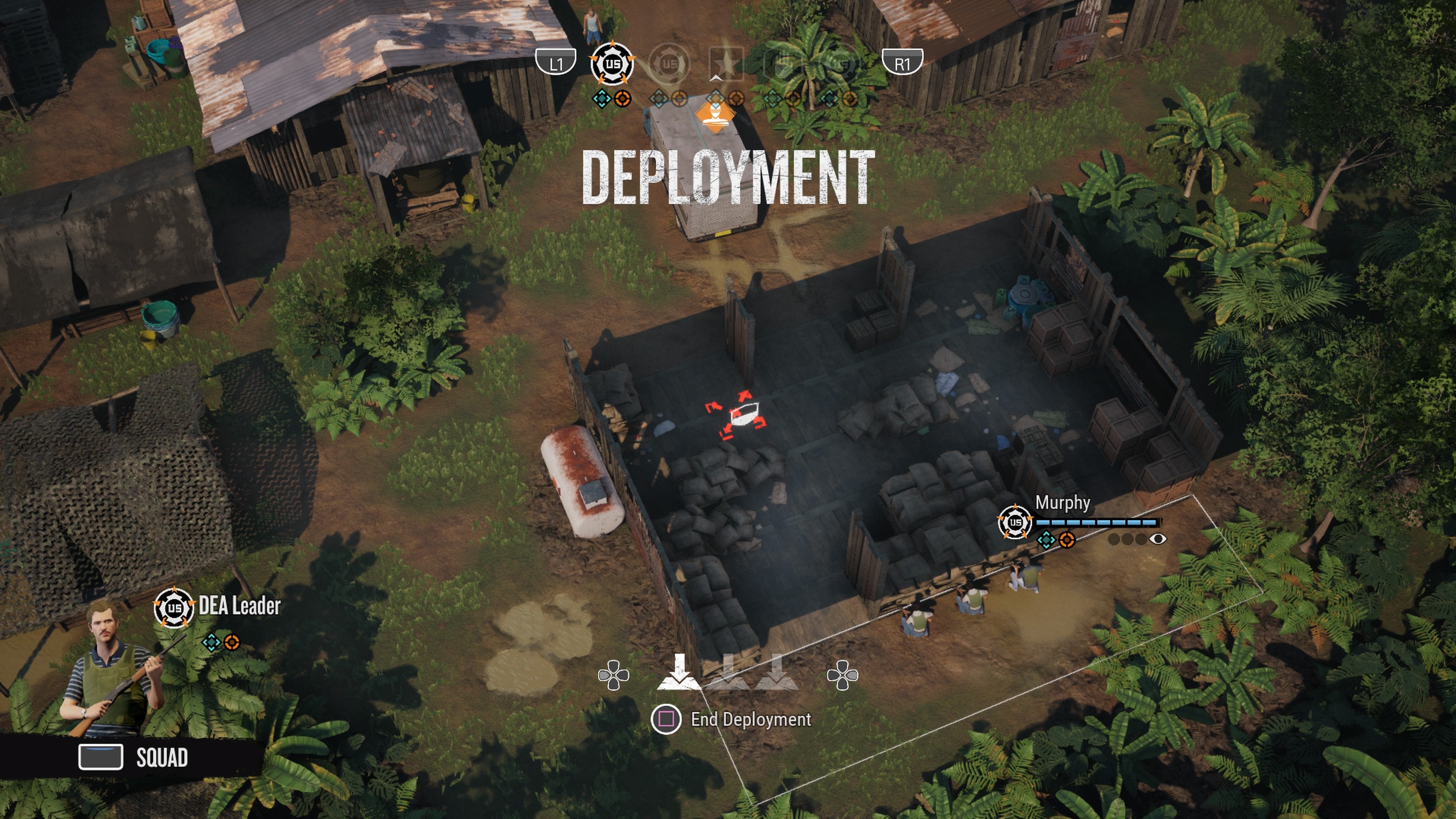1456x819 pixels.
Task: Click the star unit icon in top bar
Action: click(x=728, y=63)
